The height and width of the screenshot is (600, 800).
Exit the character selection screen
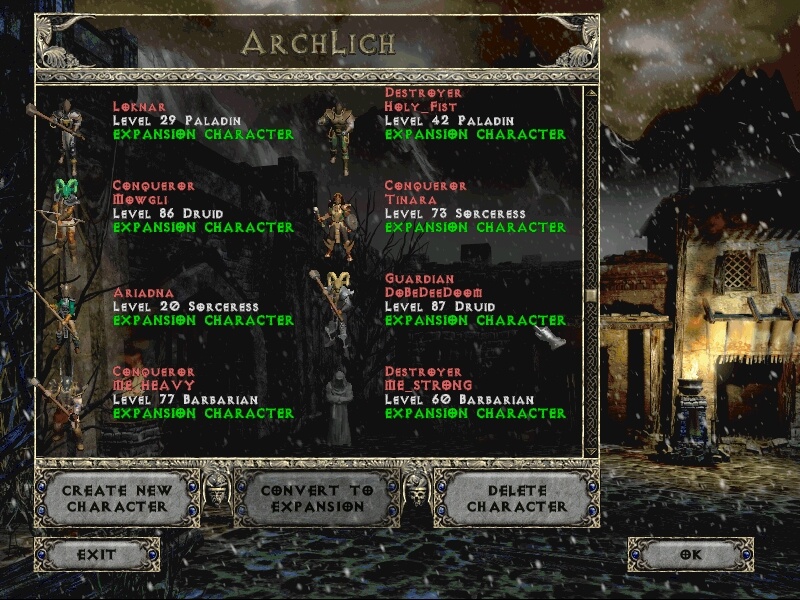[x=97, y=554]
